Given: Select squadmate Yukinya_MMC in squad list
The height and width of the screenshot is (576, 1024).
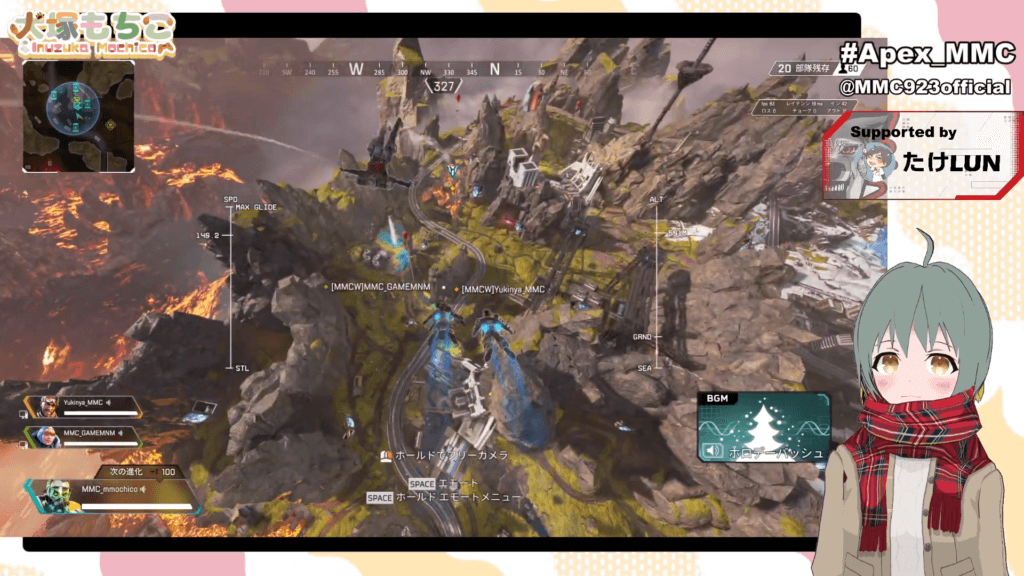Looking at the screenshot, I should (x=84, y=404).
